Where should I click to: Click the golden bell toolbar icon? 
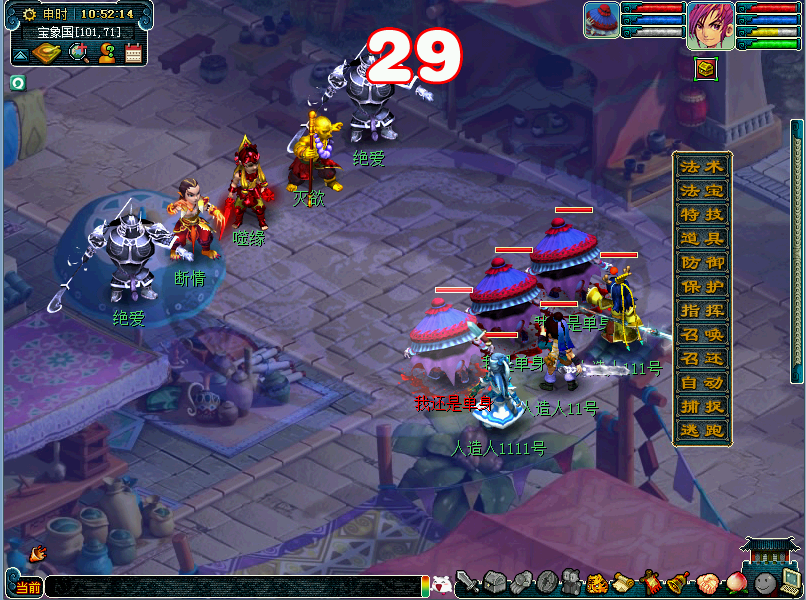(x=677, y=582)
